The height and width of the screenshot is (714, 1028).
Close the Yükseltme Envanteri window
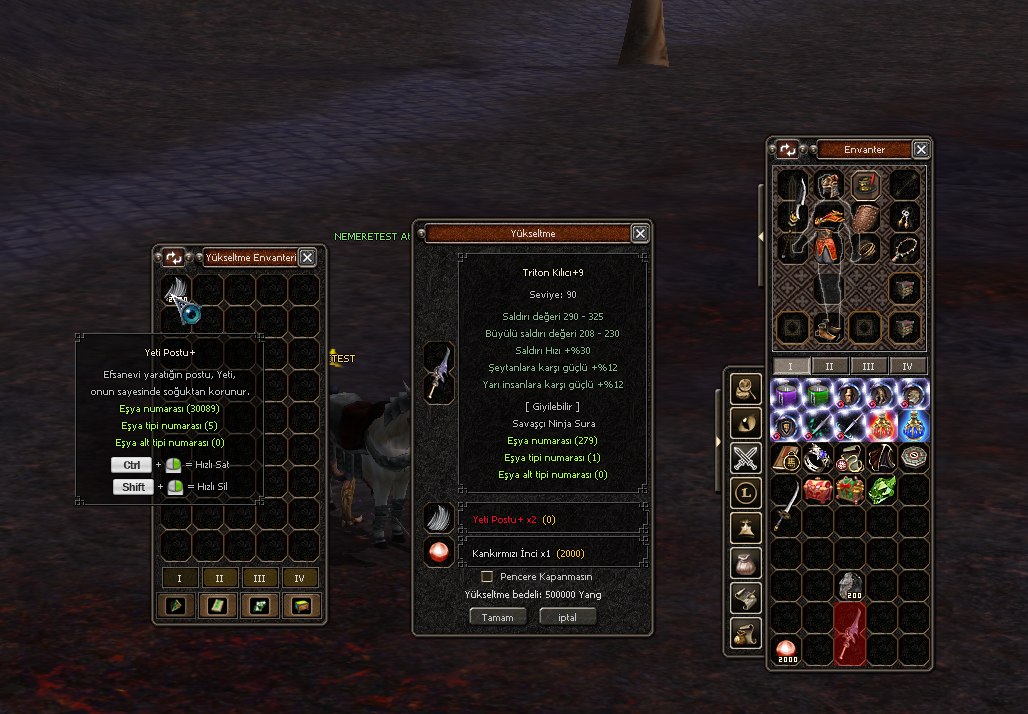pos(307,257)
